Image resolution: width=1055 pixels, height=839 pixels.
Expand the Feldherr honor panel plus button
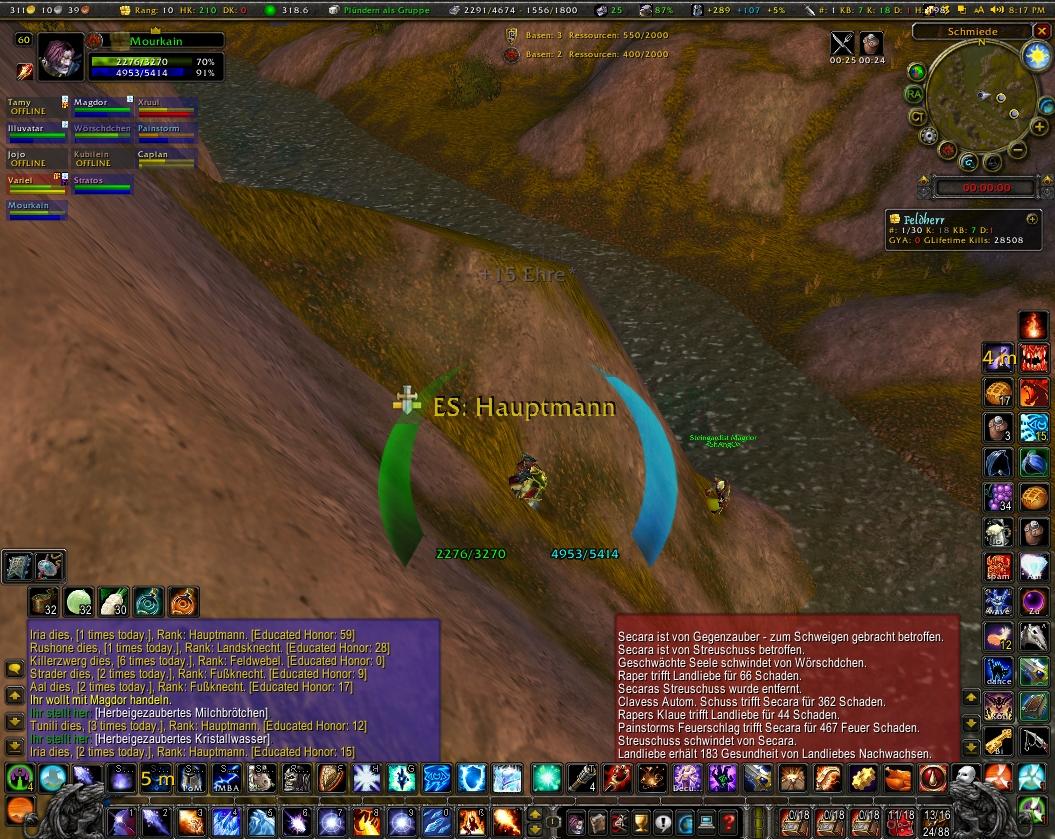[1032, 218]
